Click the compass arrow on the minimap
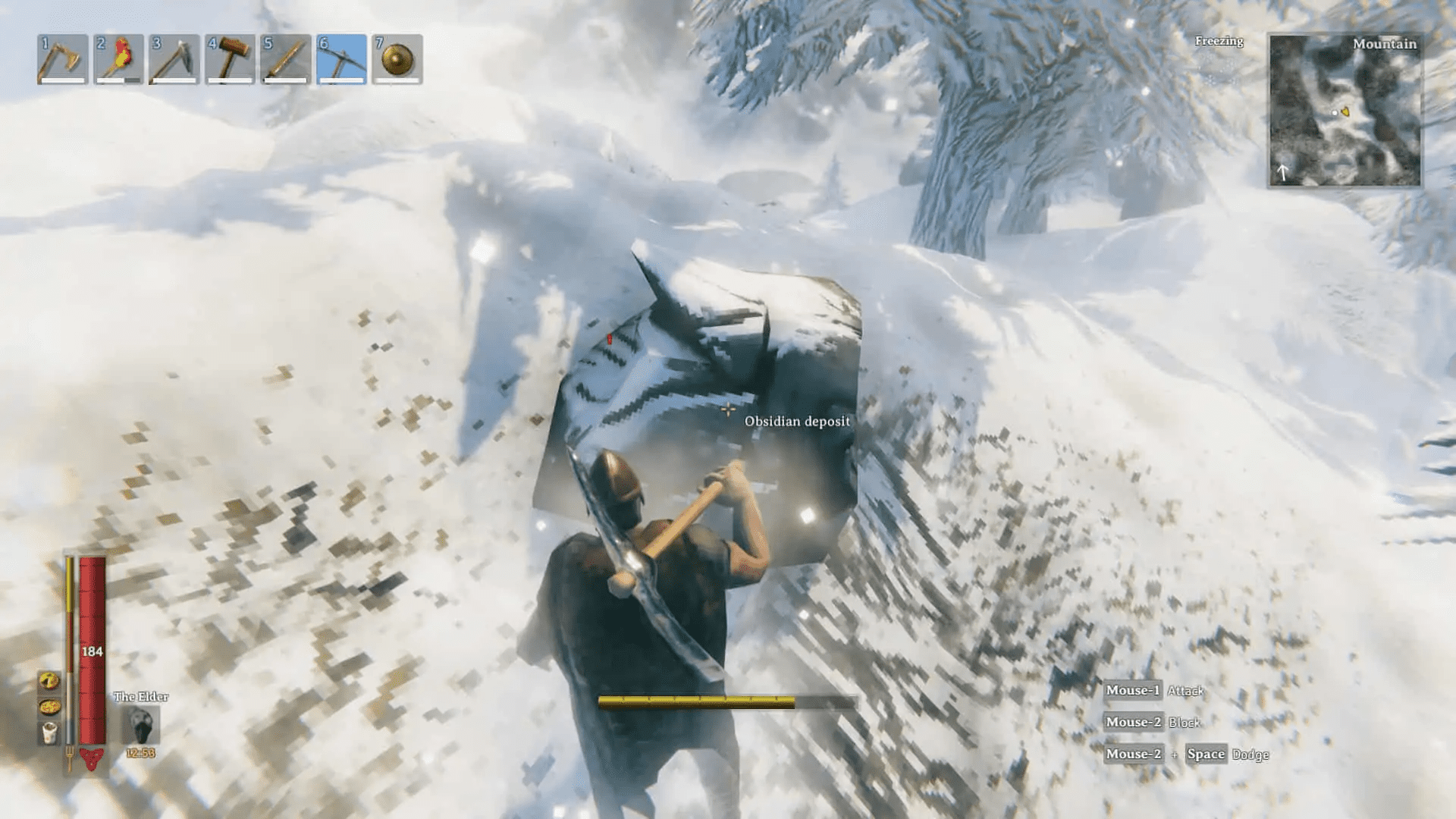 (x=1283, y=171)
